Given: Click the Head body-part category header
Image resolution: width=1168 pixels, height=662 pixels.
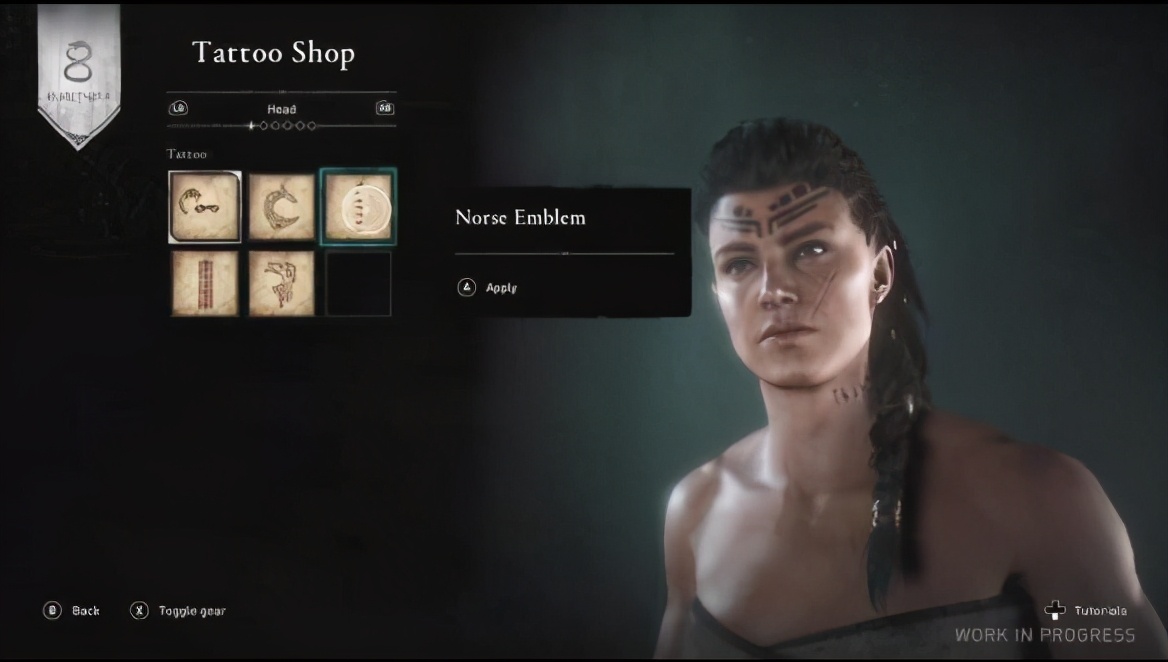Looking at the screenshot, I should tap(281, 108).
